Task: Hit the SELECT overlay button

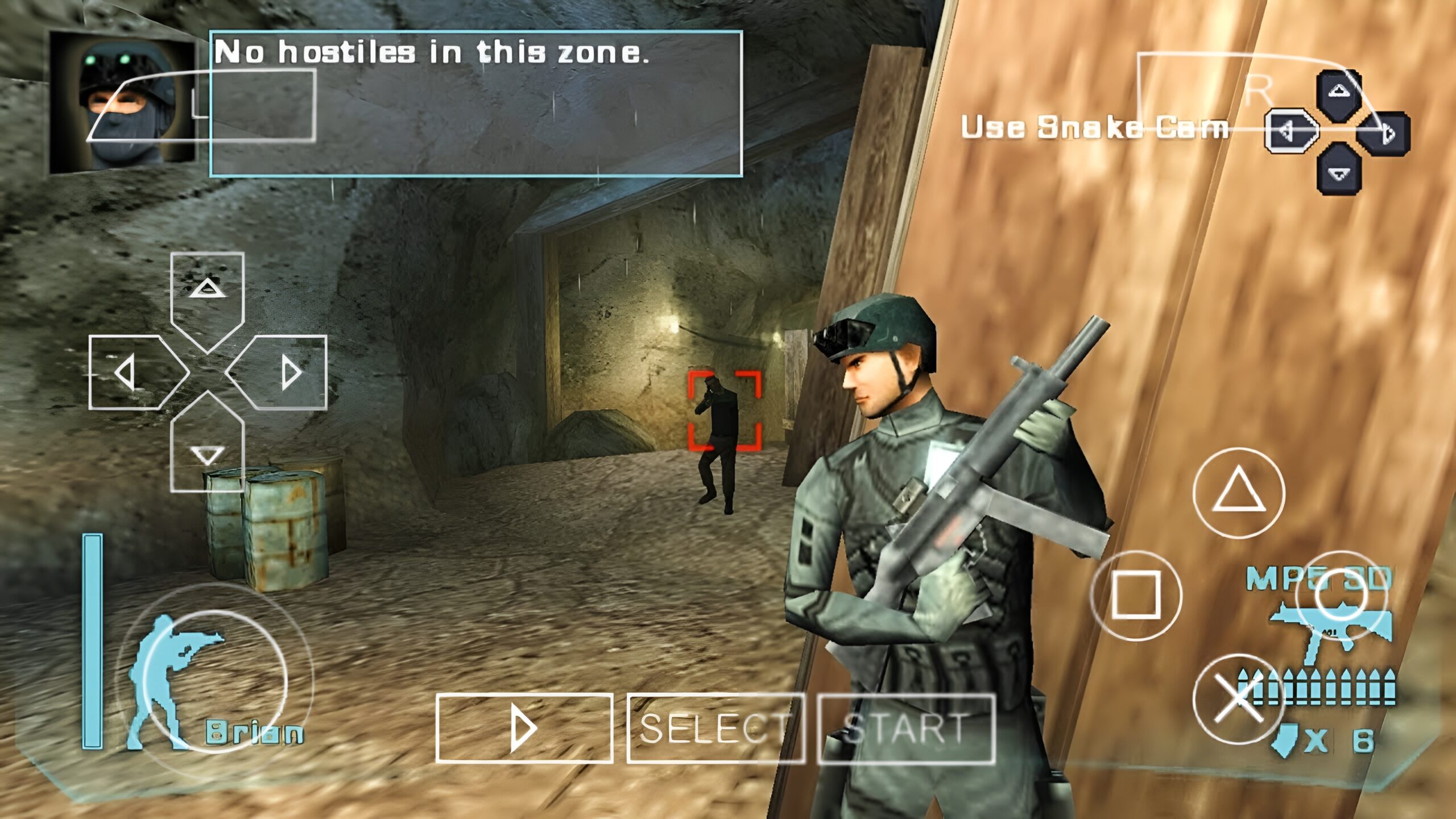Action: (715, 728)
